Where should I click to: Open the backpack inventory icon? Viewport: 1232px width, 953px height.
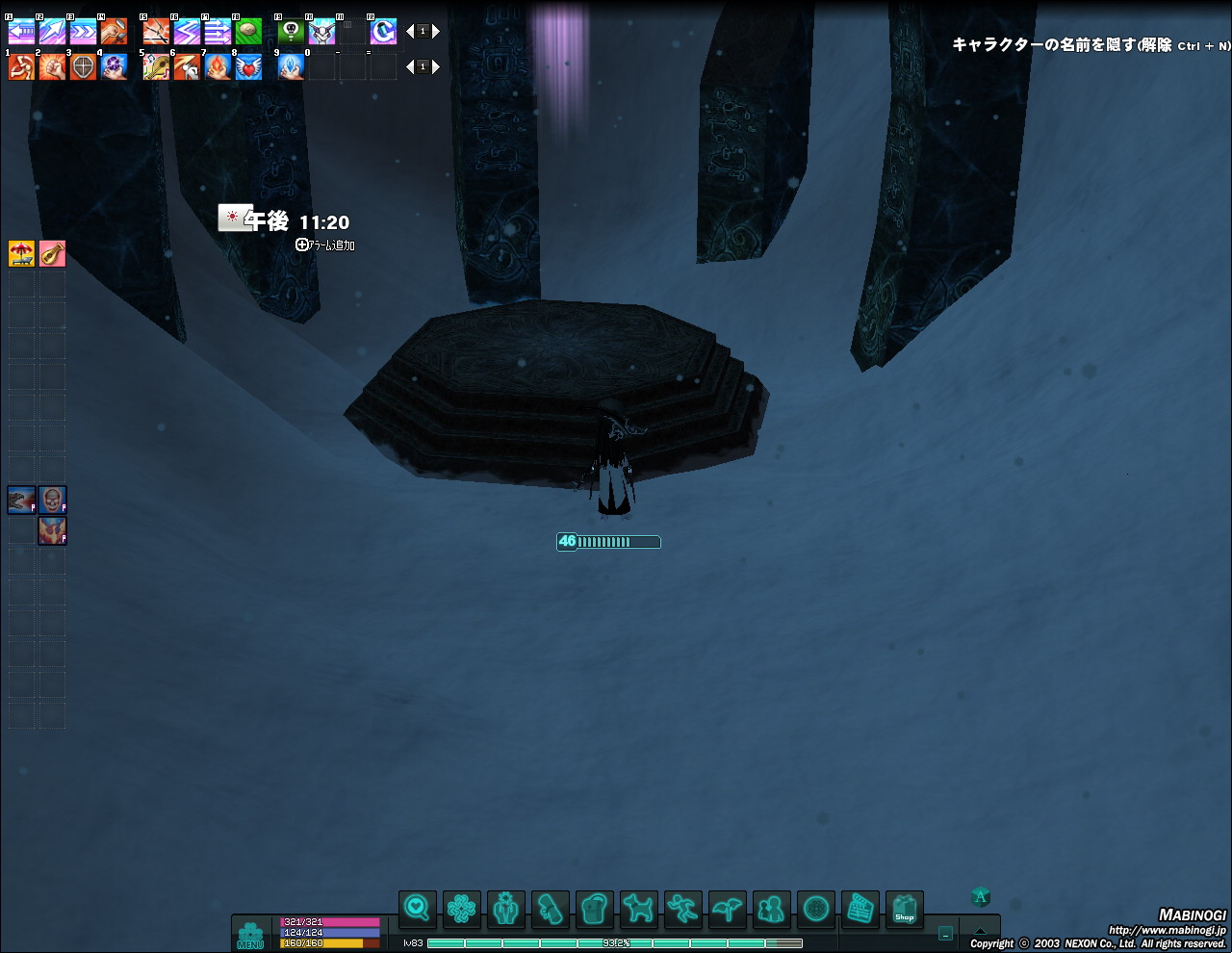(595, 909)
